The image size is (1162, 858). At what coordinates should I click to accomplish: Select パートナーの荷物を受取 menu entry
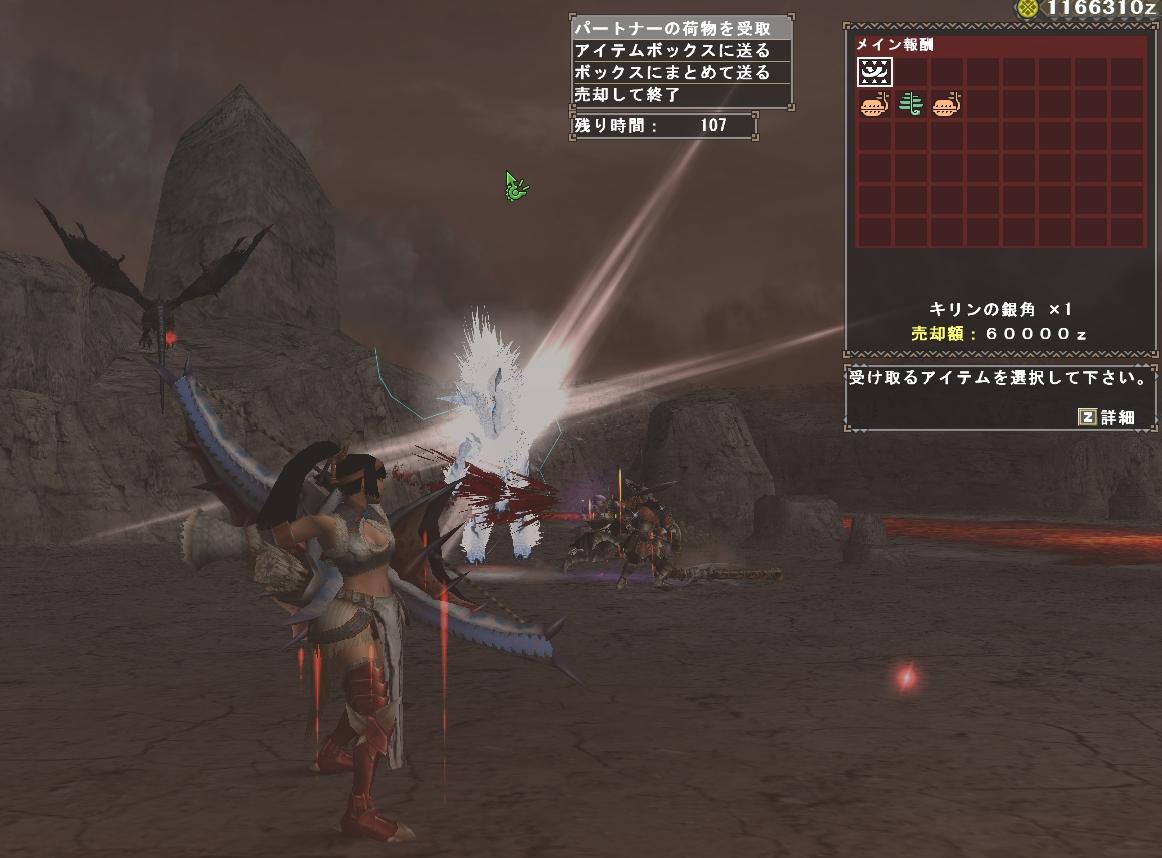681,29
